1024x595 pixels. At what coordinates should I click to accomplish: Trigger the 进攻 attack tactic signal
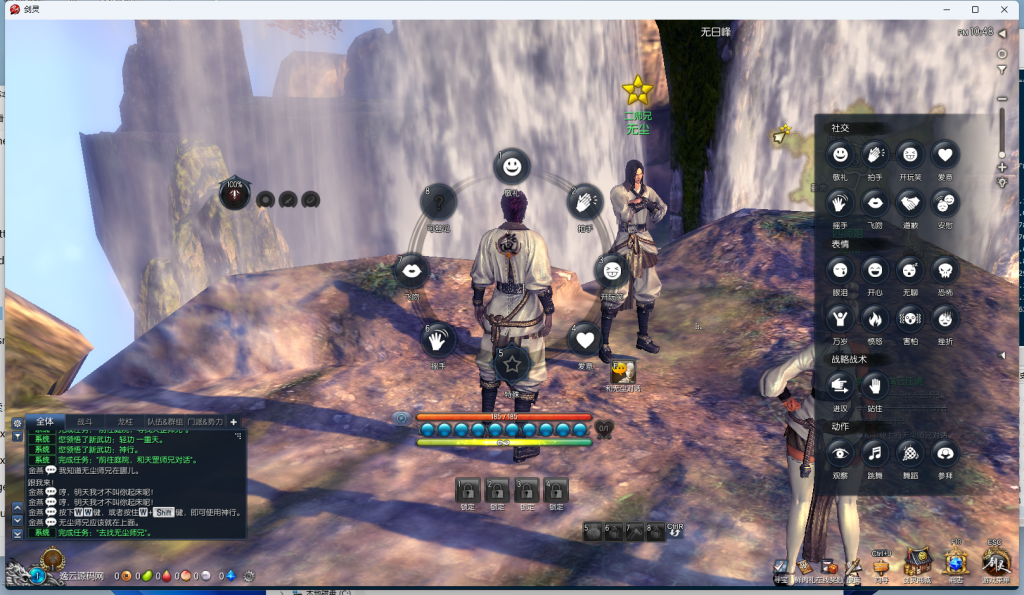[841, 385]
